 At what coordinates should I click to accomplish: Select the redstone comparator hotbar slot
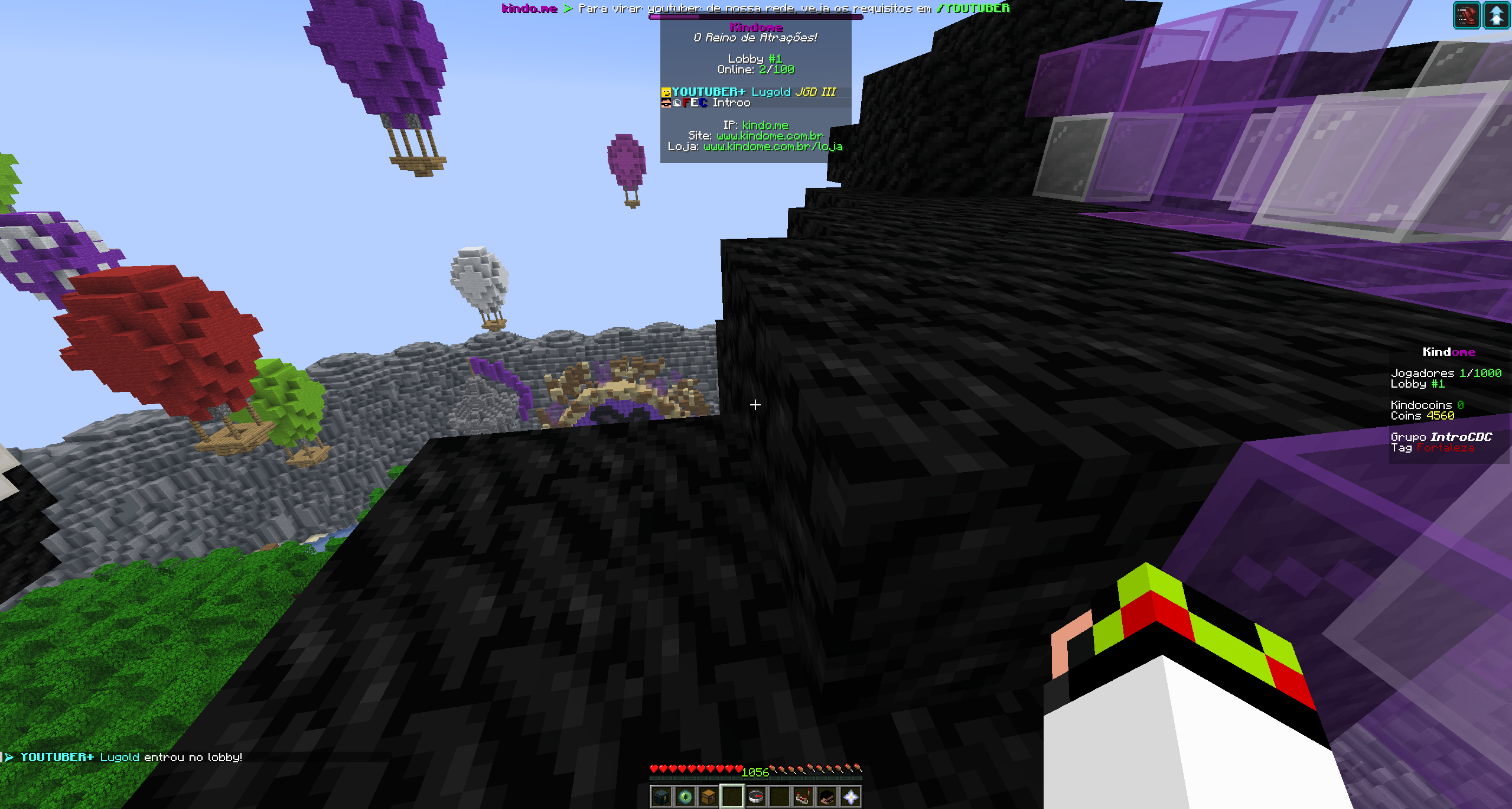tap(803, 797)
